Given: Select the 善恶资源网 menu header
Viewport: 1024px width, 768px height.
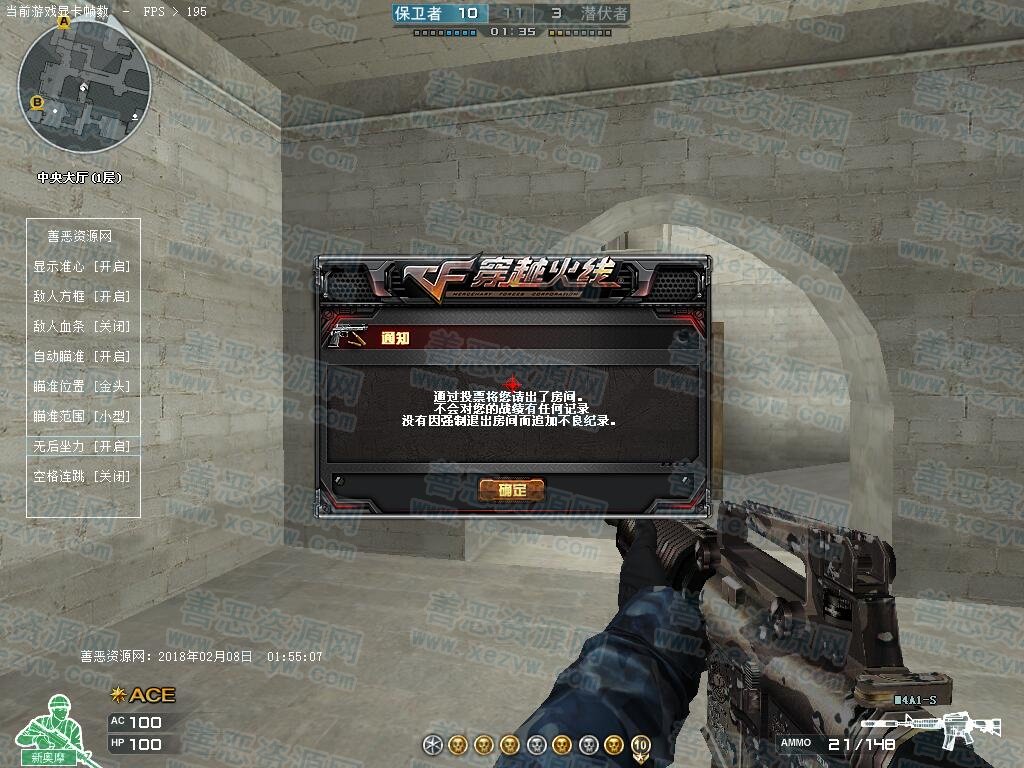Looking at the screenshot, I should click(80, 237).
